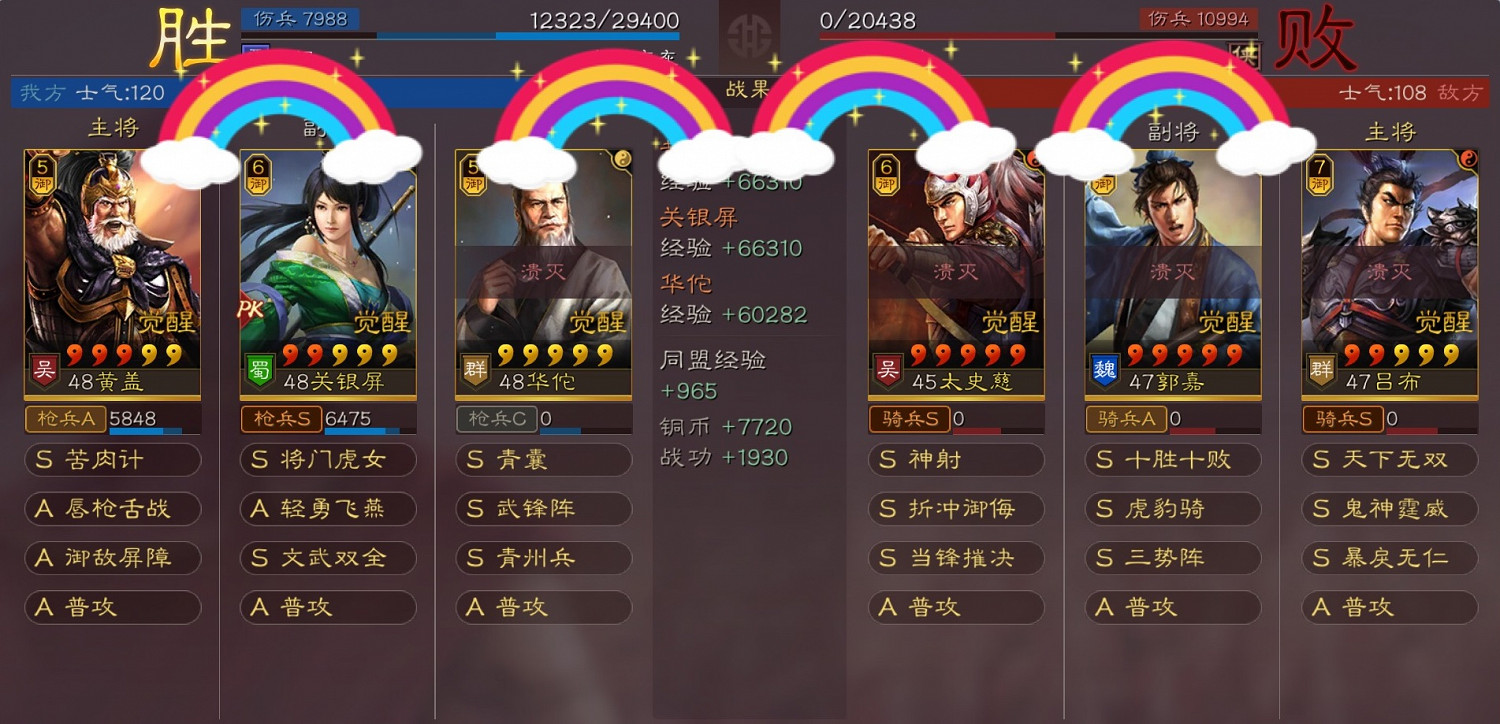Switch to the 副将 header on the right side

tap(1171, 130)
